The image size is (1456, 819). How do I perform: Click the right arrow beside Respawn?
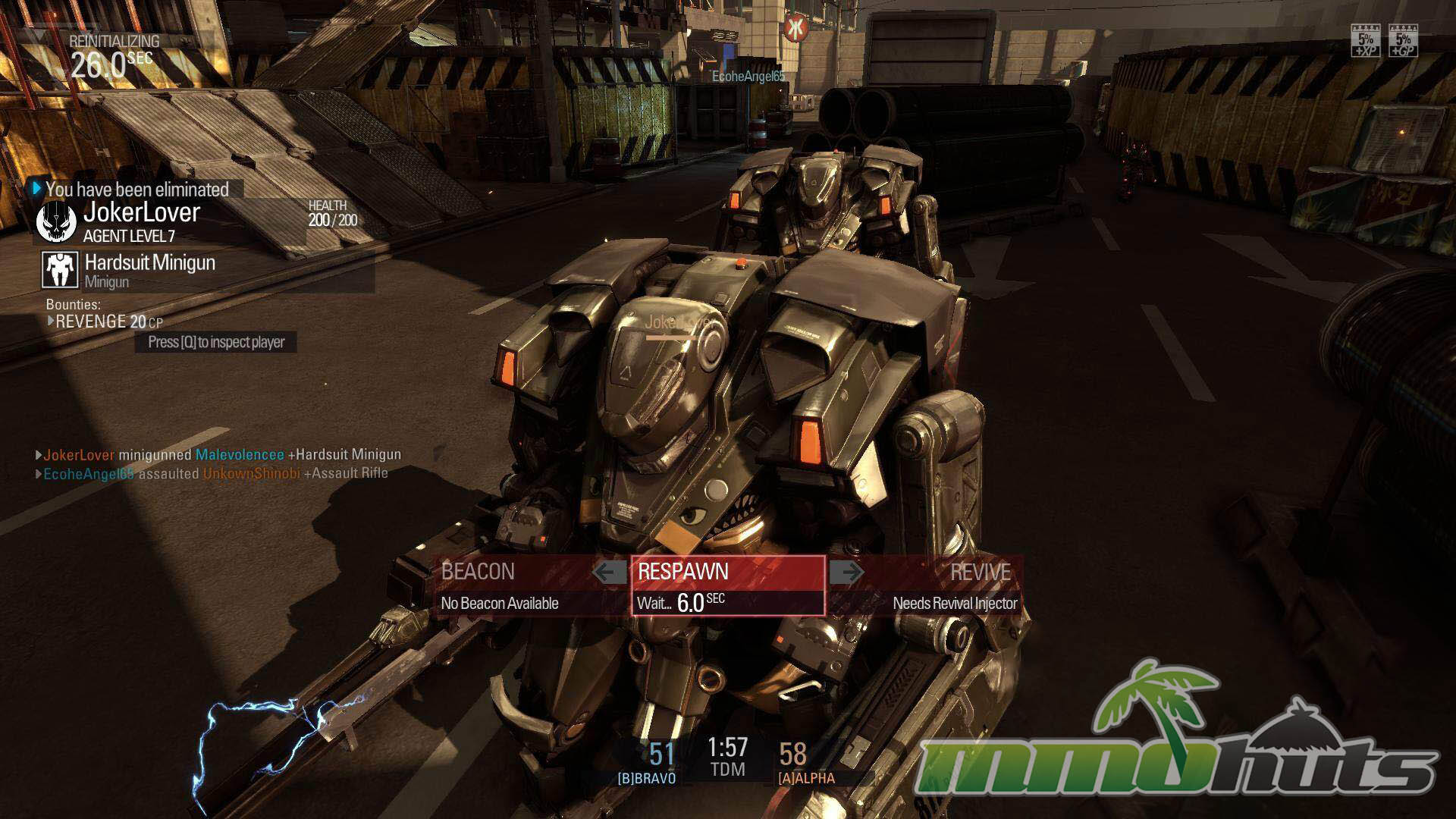point(846,572)
